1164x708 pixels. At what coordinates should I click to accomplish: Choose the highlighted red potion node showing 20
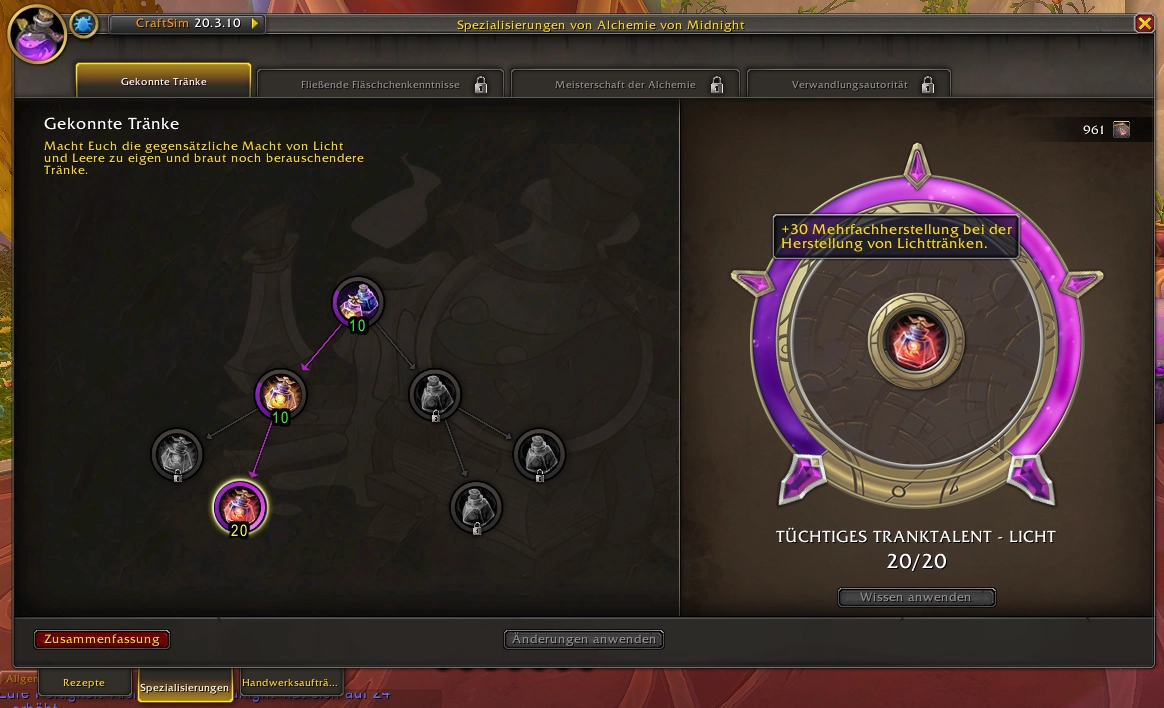pos(239,506)
